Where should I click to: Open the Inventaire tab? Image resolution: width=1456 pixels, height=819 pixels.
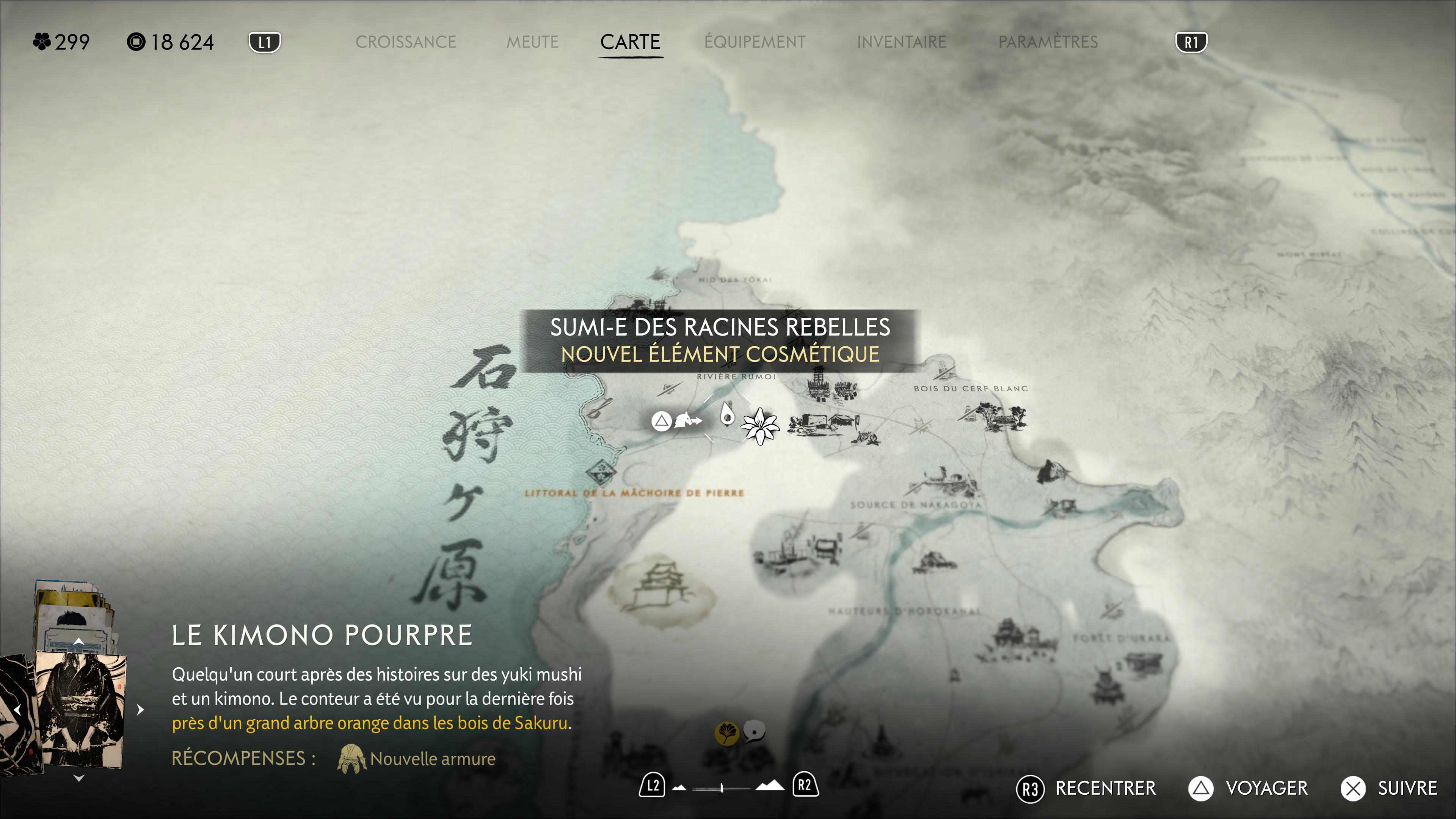pos(901,42)
